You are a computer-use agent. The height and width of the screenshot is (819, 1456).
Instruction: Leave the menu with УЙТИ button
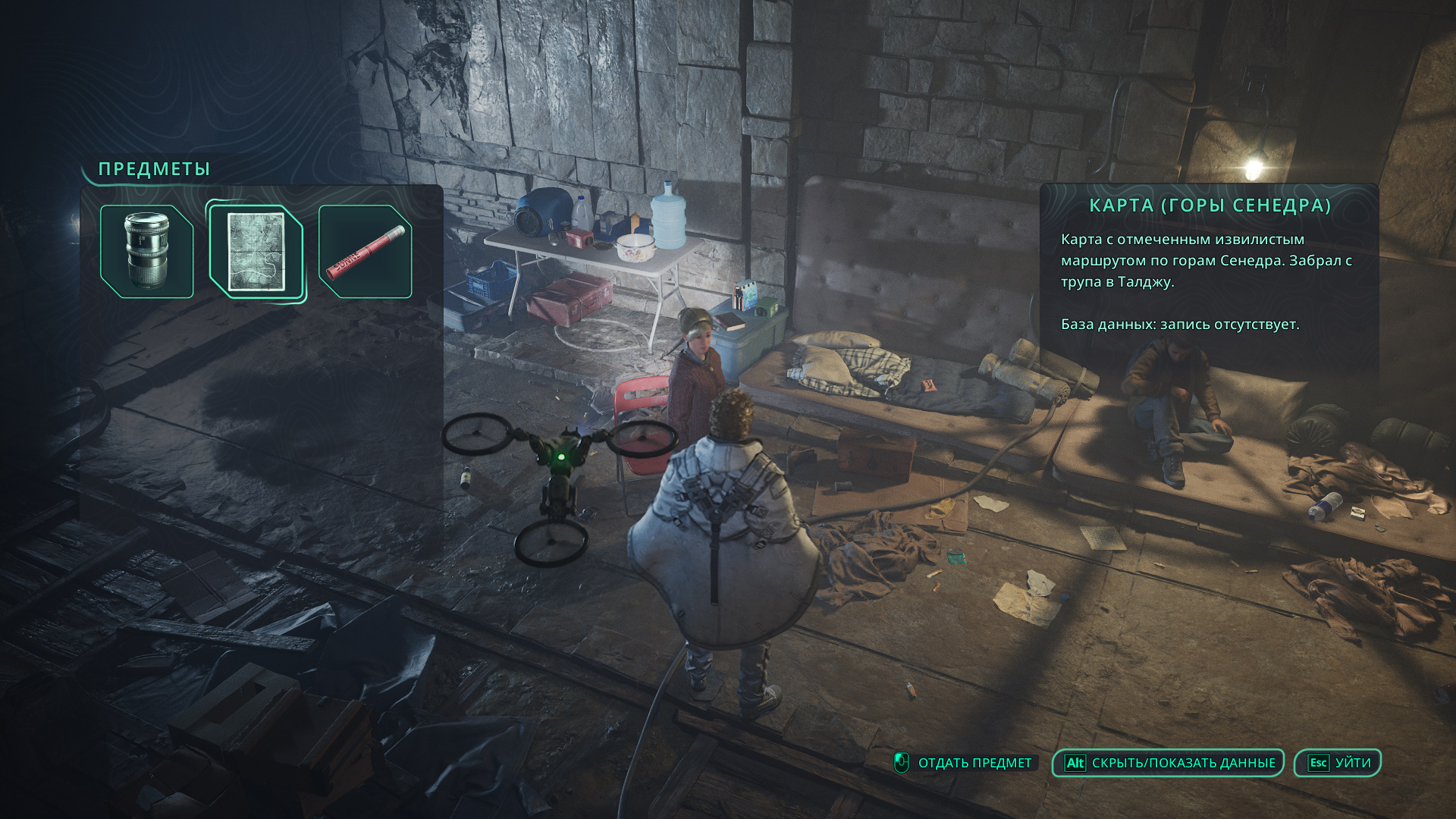[x=1338, y=763]
